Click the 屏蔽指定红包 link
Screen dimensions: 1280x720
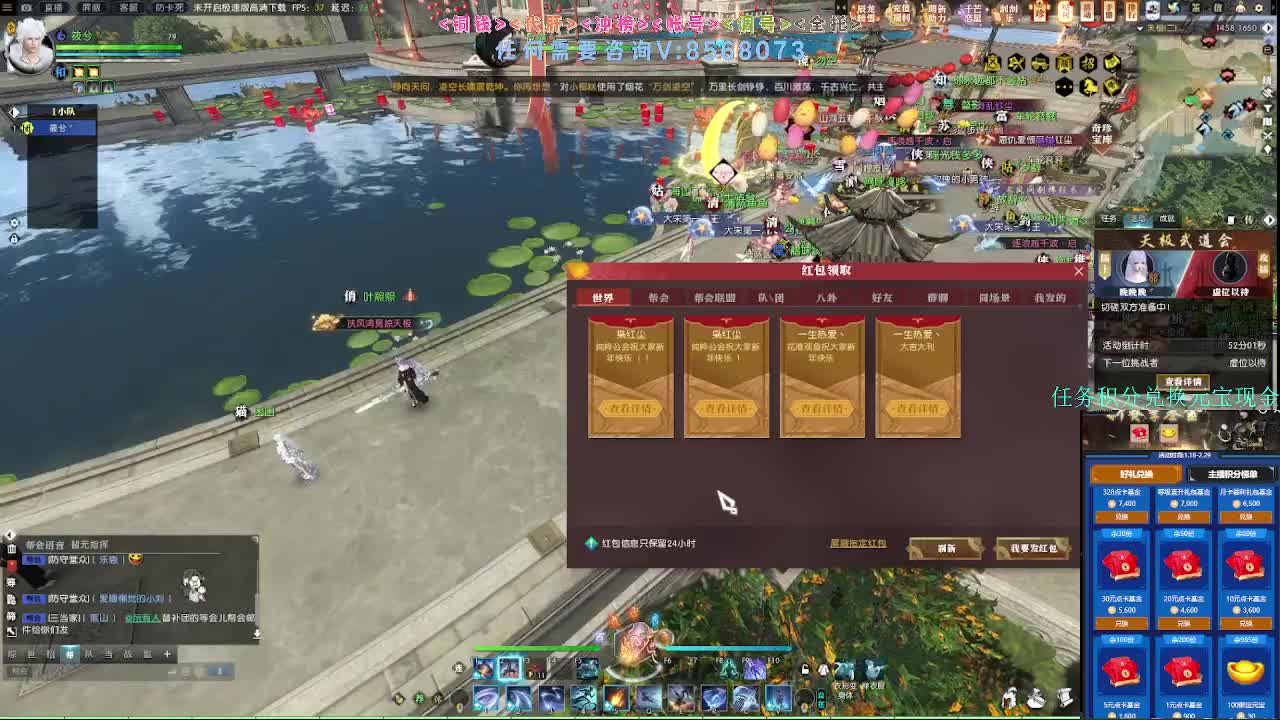(x=859, y=543)
